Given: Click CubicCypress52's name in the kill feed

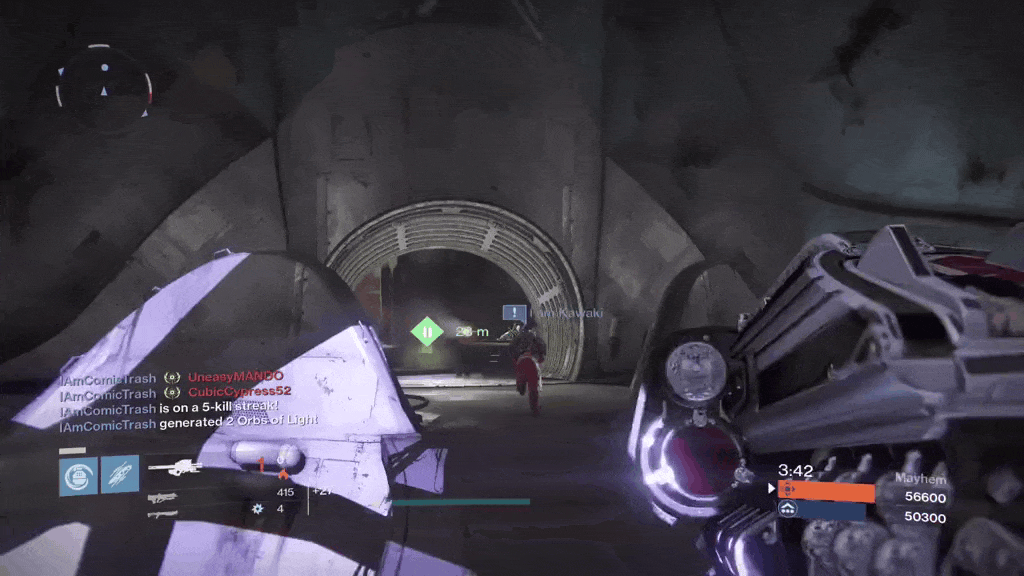Looking at the screenshot, I should pos(240,391).
